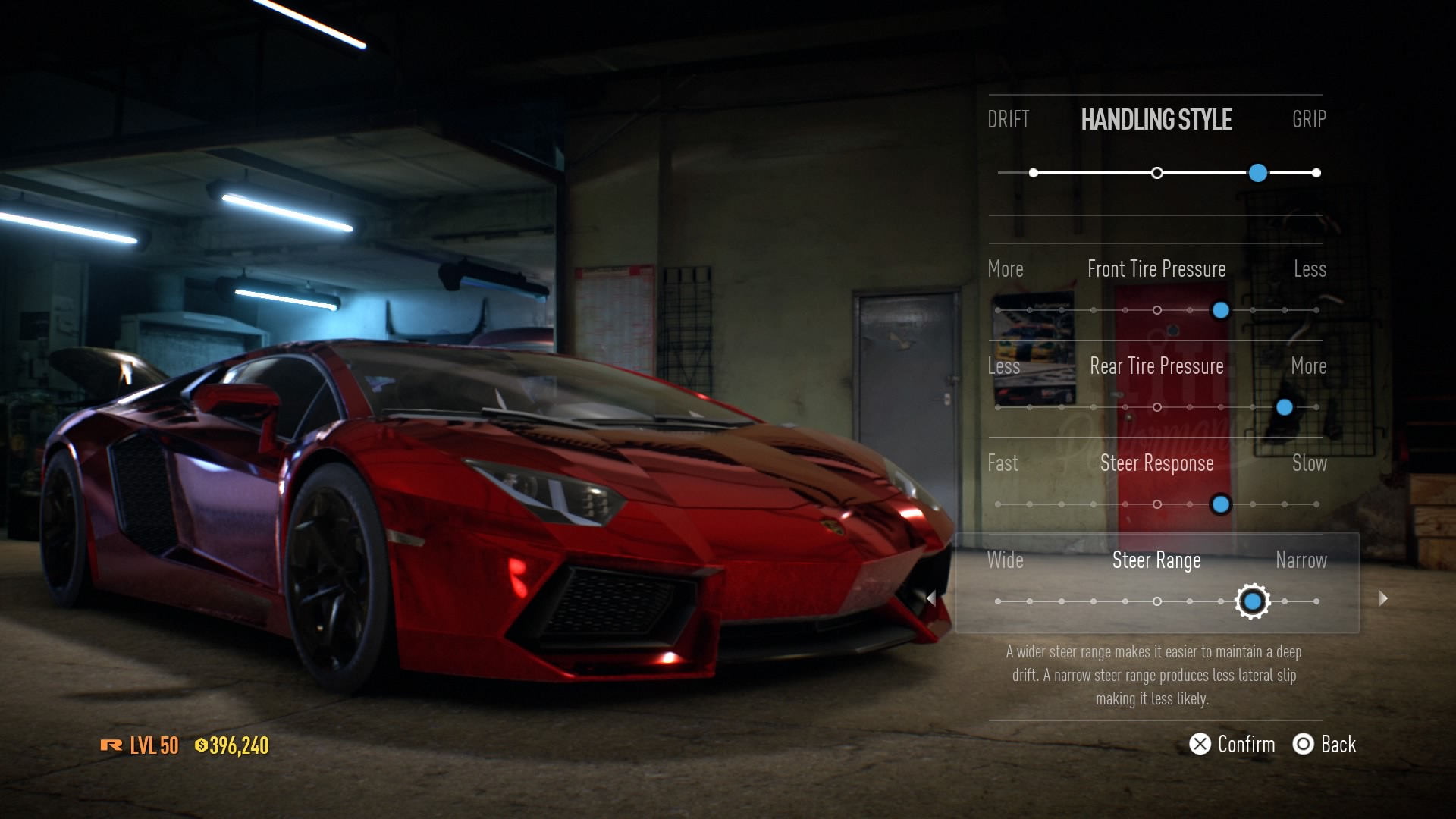Go back from the handling menu

[x=1325, y=744]
